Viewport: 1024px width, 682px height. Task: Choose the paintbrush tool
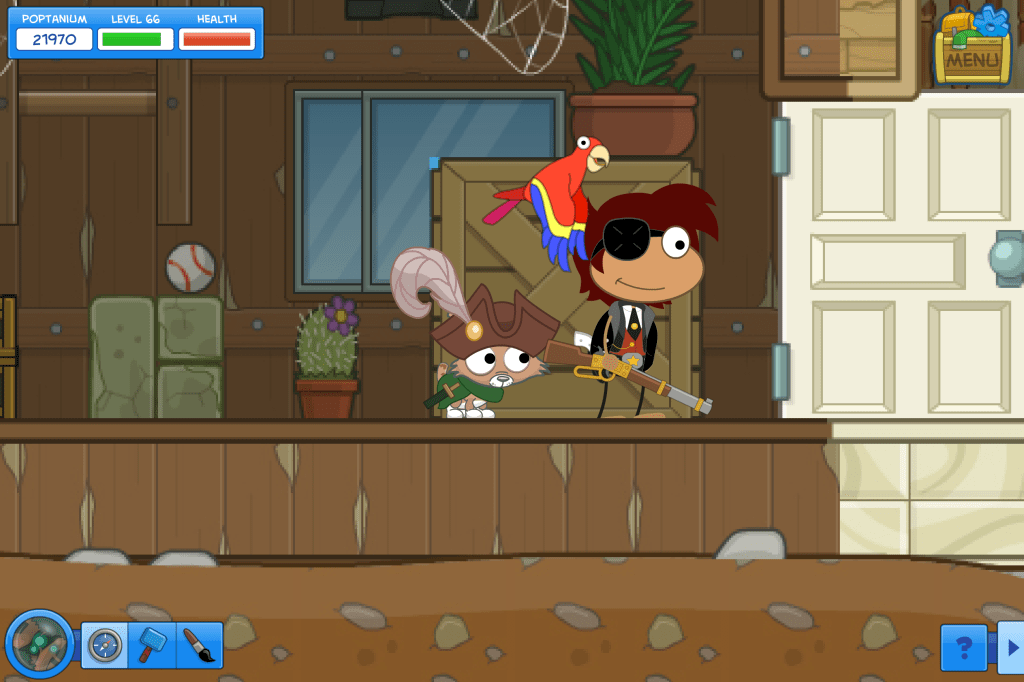pyautogui.click(x=198, y=646)
